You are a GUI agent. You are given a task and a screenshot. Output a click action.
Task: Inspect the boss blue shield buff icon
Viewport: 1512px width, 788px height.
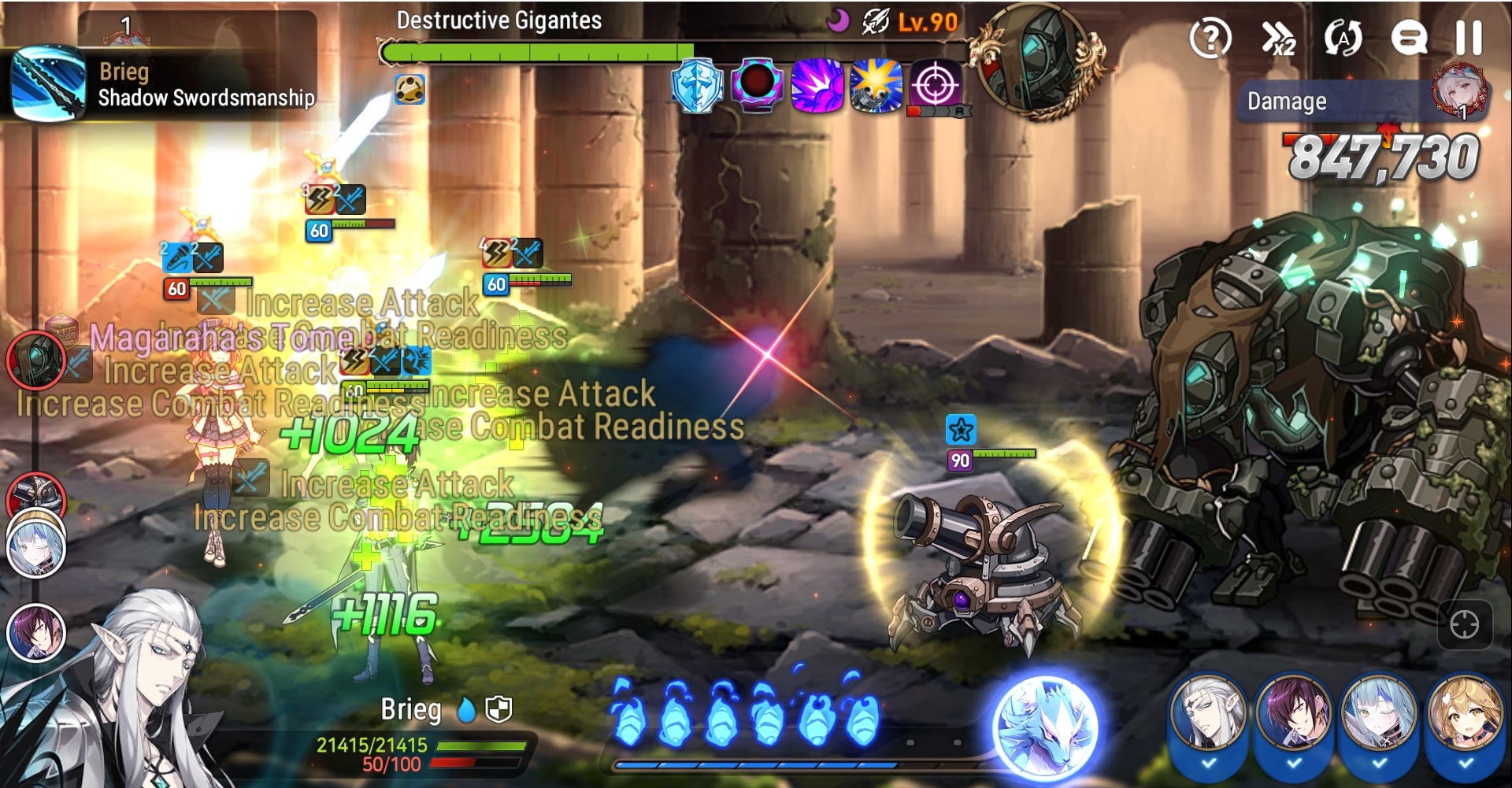[x=697, y=84]
